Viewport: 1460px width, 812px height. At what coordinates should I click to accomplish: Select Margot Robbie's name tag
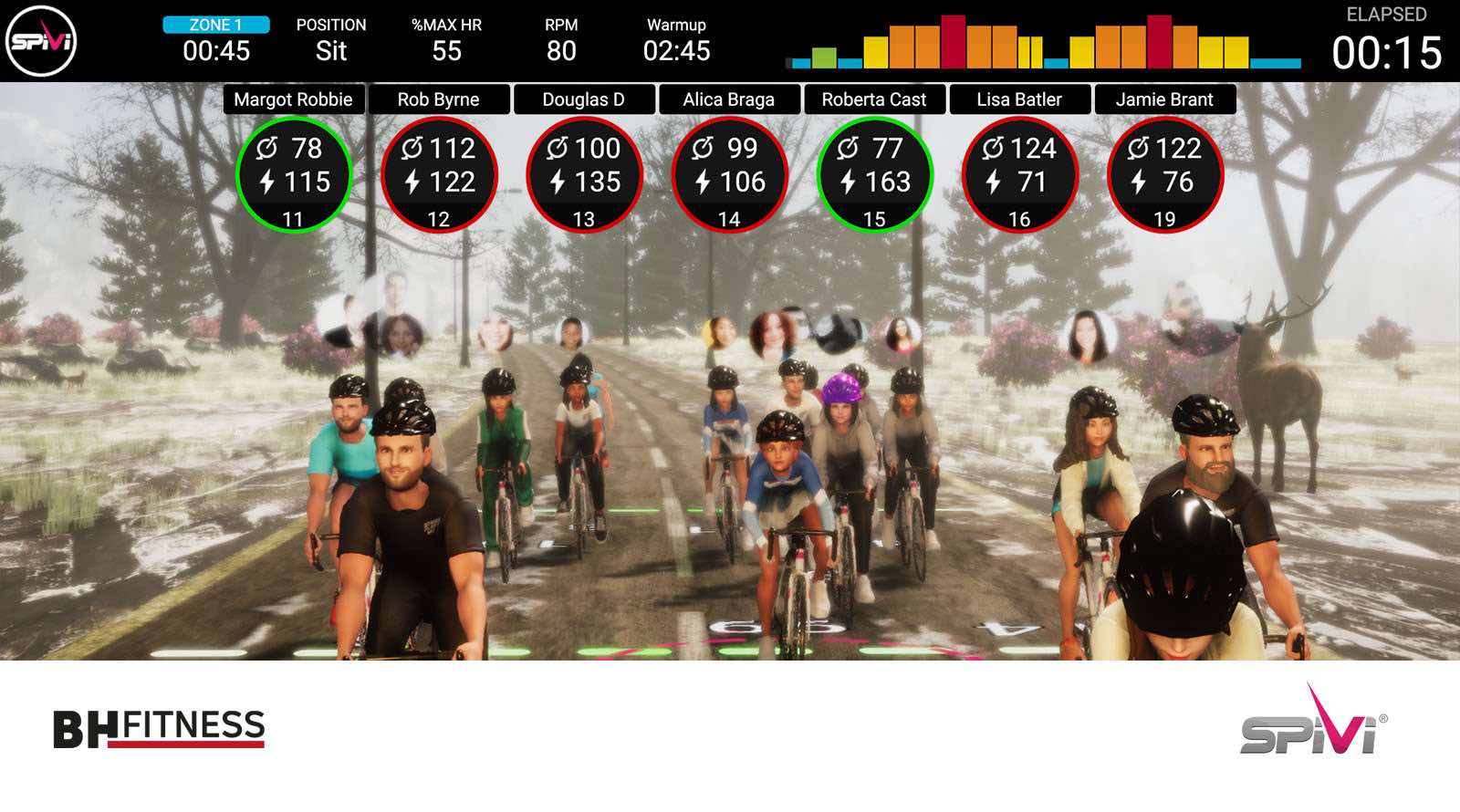(x=293, y=99)
